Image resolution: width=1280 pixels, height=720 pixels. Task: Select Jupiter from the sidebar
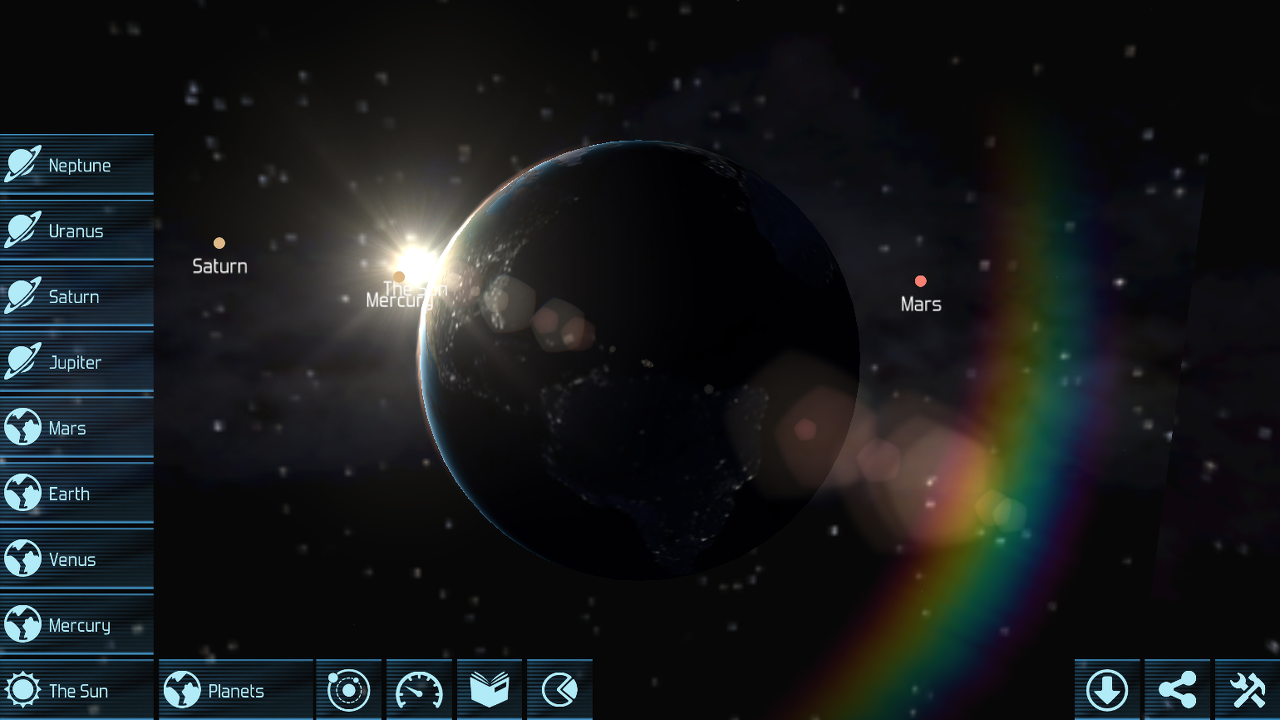pyautogui.click(x=77, y=362)
